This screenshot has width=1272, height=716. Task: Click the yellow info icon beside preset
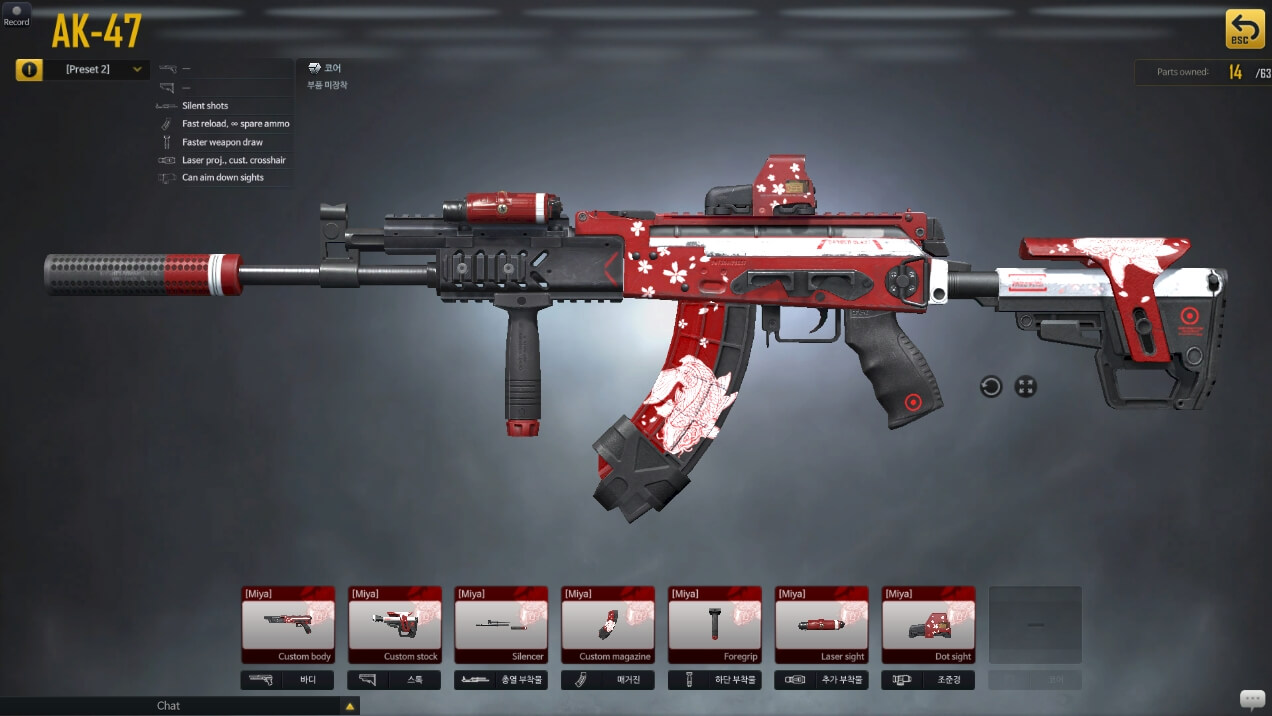click(29, 70)
